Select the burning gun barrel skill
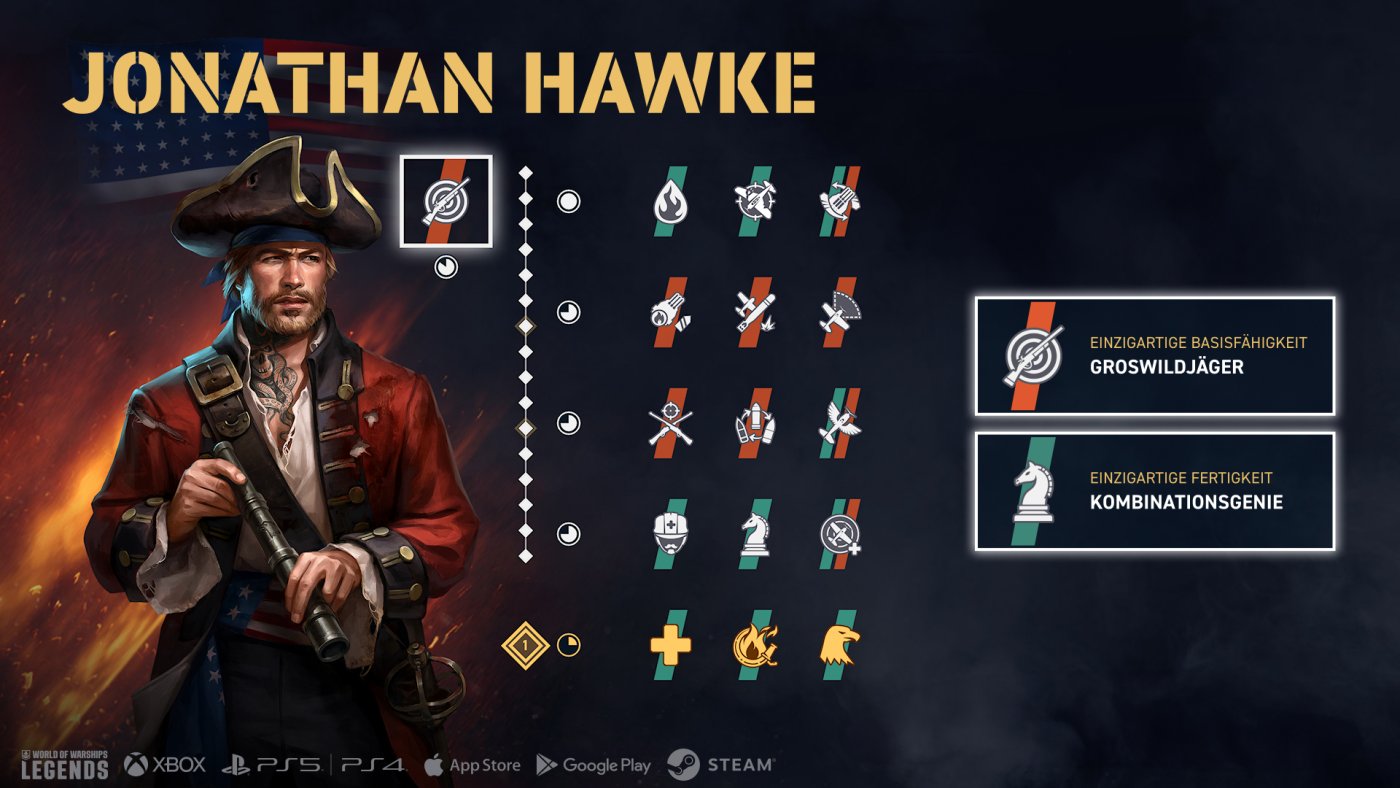The image size is (1400, 788). [670, 312]
